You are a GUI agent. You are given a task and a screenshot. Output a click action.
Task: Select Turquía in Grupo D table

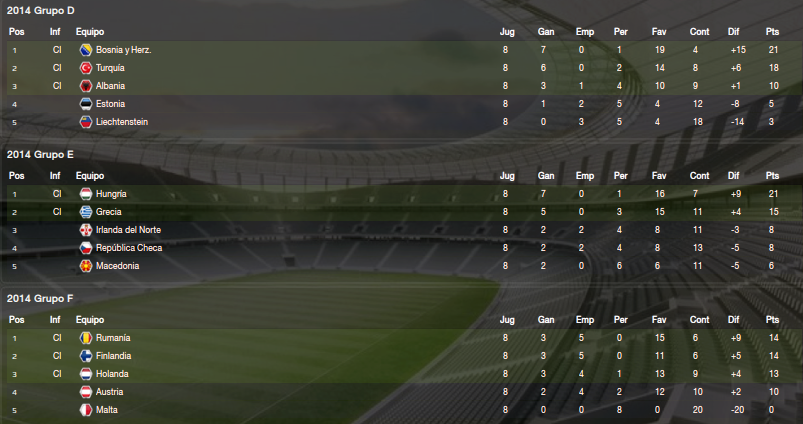pos(110,68)
